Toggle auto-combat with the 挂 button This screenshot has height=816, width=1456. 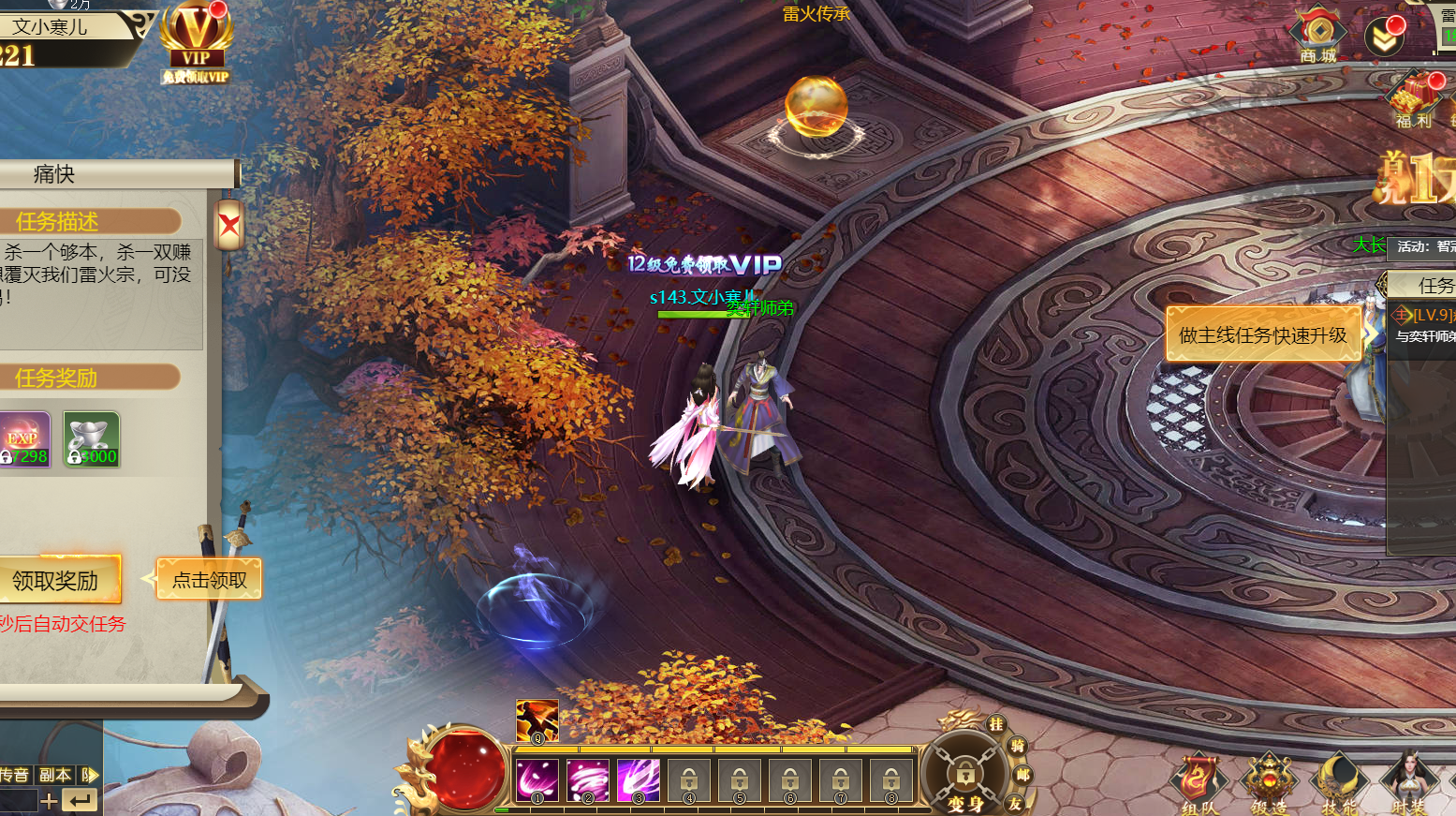[x=996, y=724]
